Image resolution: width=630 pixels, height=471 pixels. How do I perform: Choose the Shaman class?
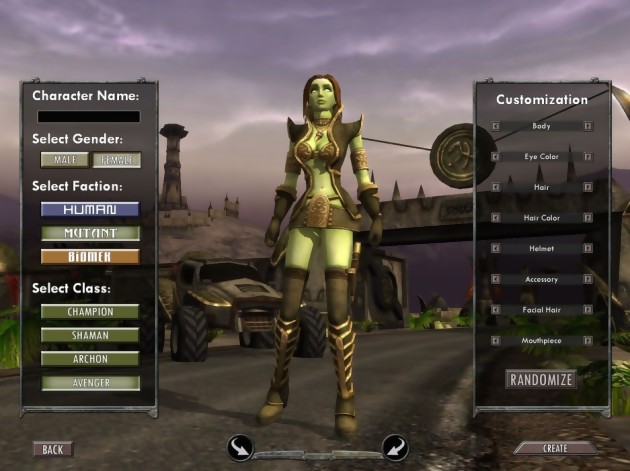(89, 336)
